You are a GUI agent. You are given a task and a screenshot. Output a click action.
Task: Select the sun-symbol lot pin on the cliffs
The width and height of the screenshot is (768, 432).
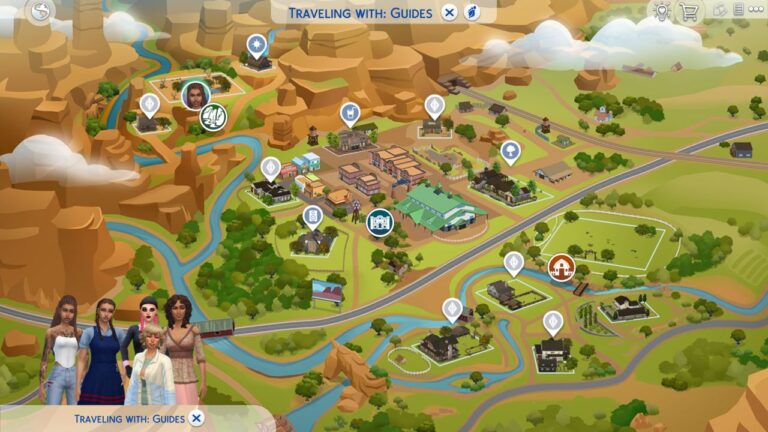(256, 45)
